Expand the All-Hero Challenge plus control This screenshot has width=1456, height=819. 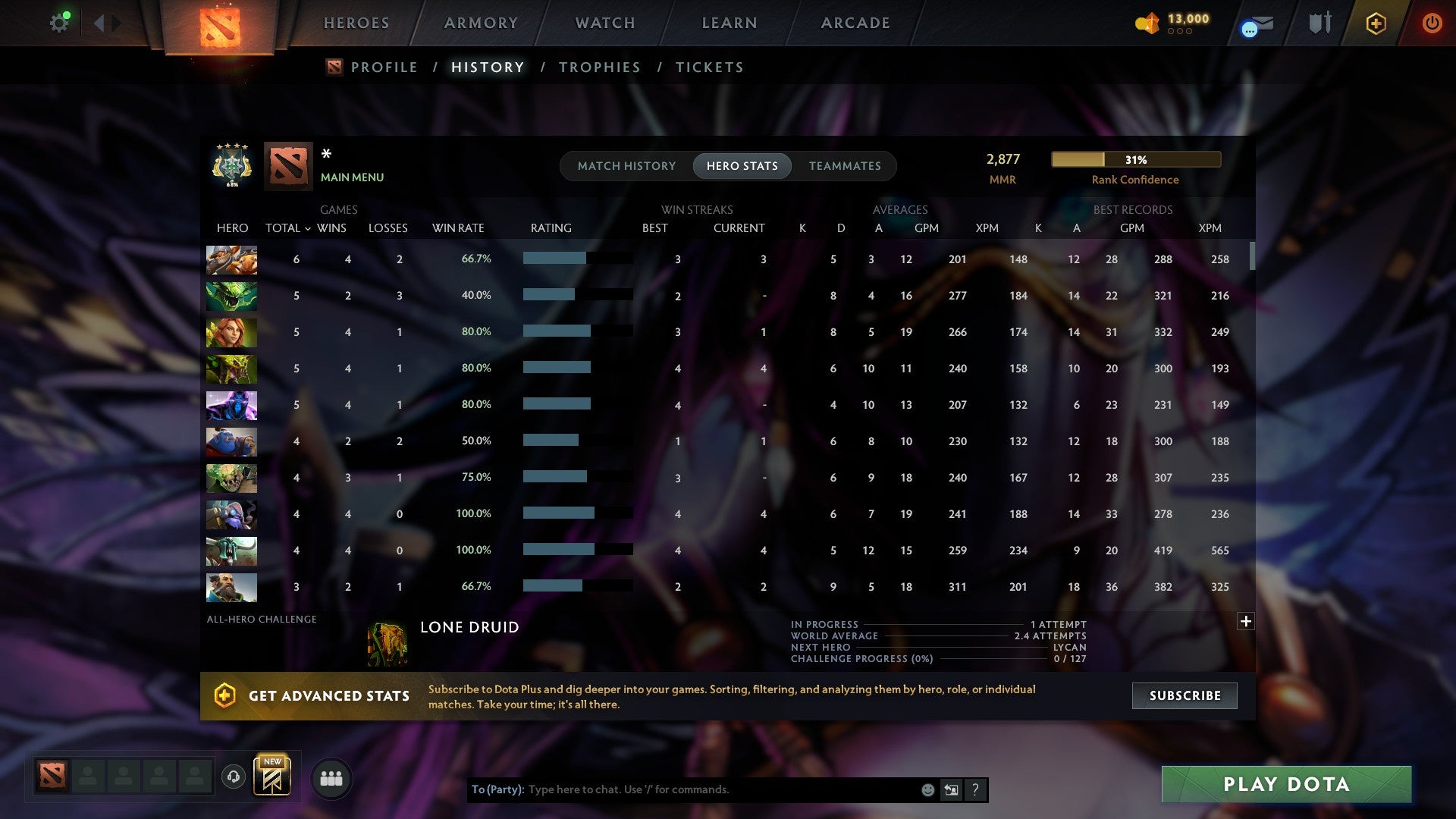click(1245, 620)
